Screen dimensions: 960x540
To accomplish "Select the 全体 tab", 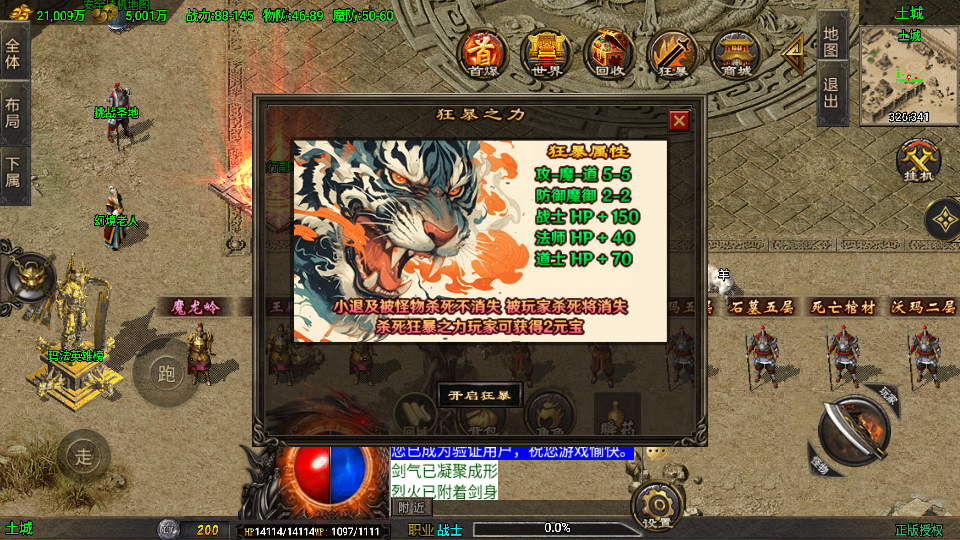I will 13,54.
